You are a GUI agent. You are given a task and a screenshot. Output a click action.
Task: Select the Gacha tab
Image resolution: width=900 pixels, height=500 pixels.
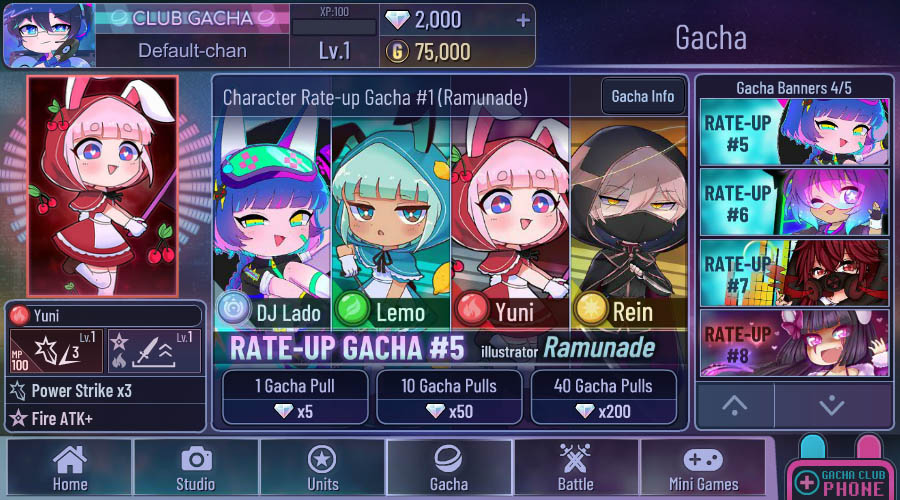click(x=448, y=467)
